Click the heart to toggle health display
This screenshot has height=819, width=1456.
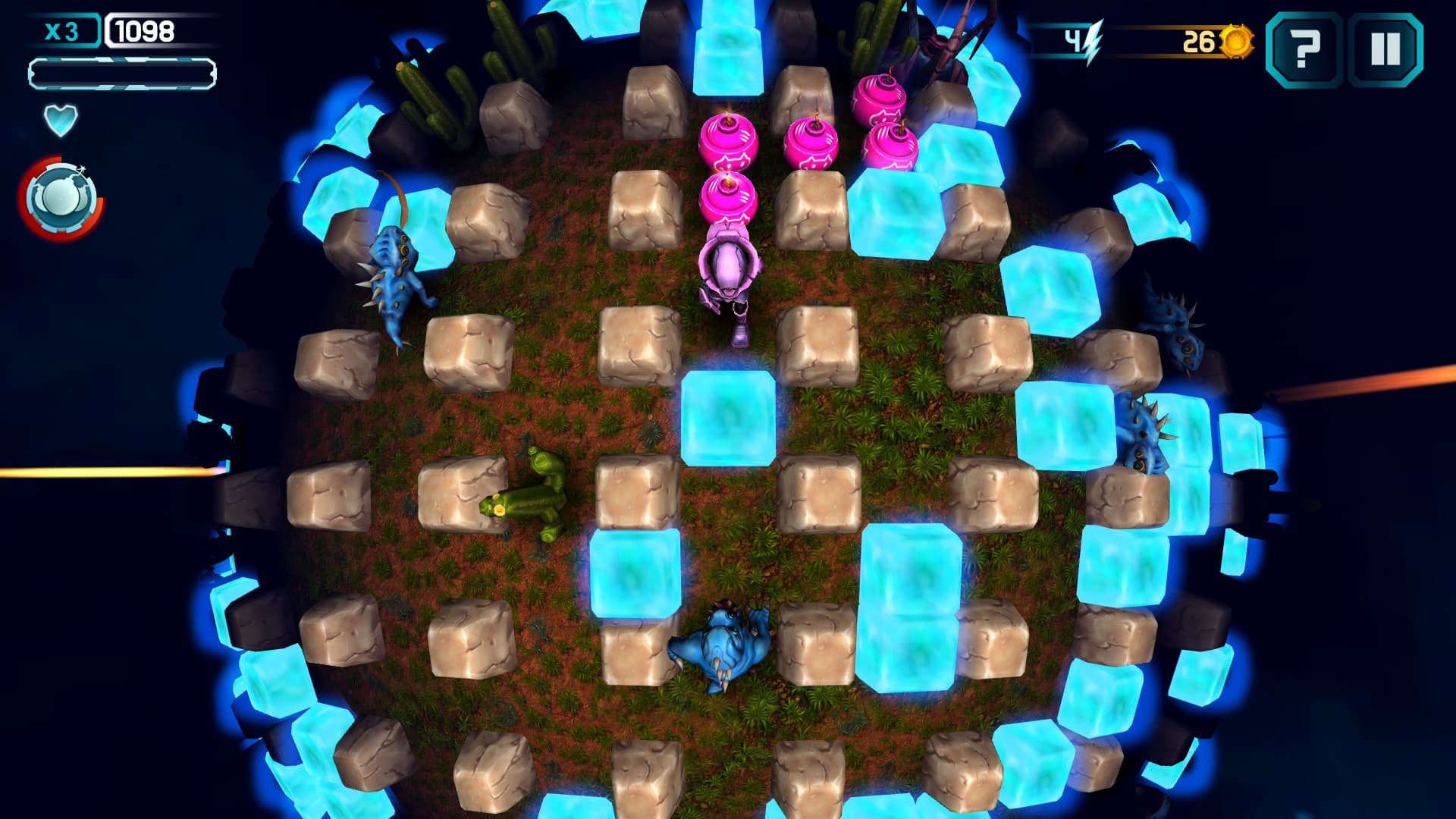pos(59,120)
